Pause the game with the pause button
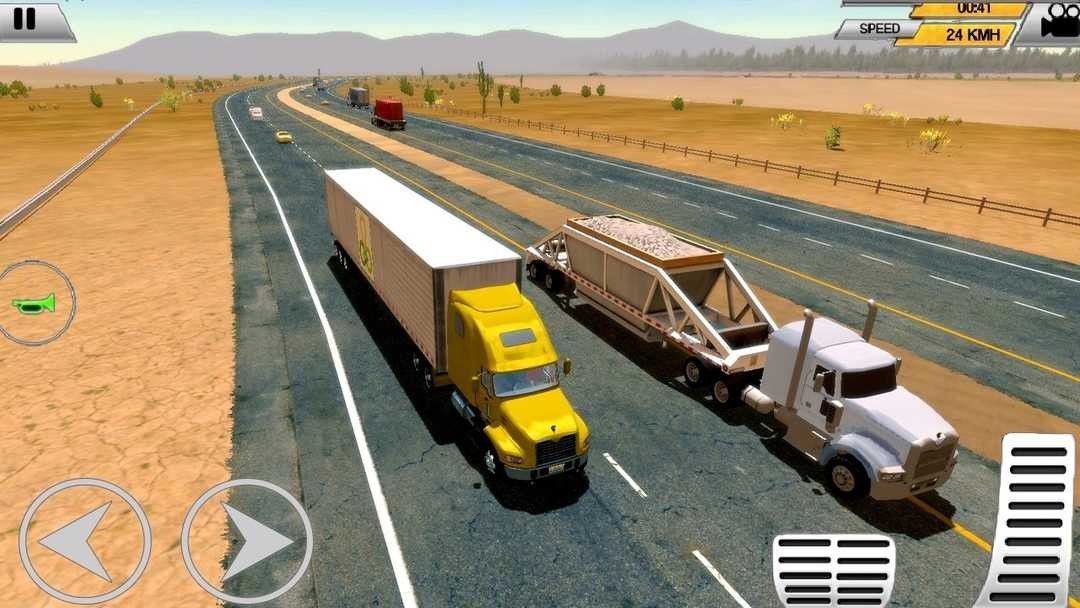This screenshot has height=608, width=1080. point(26,19)
